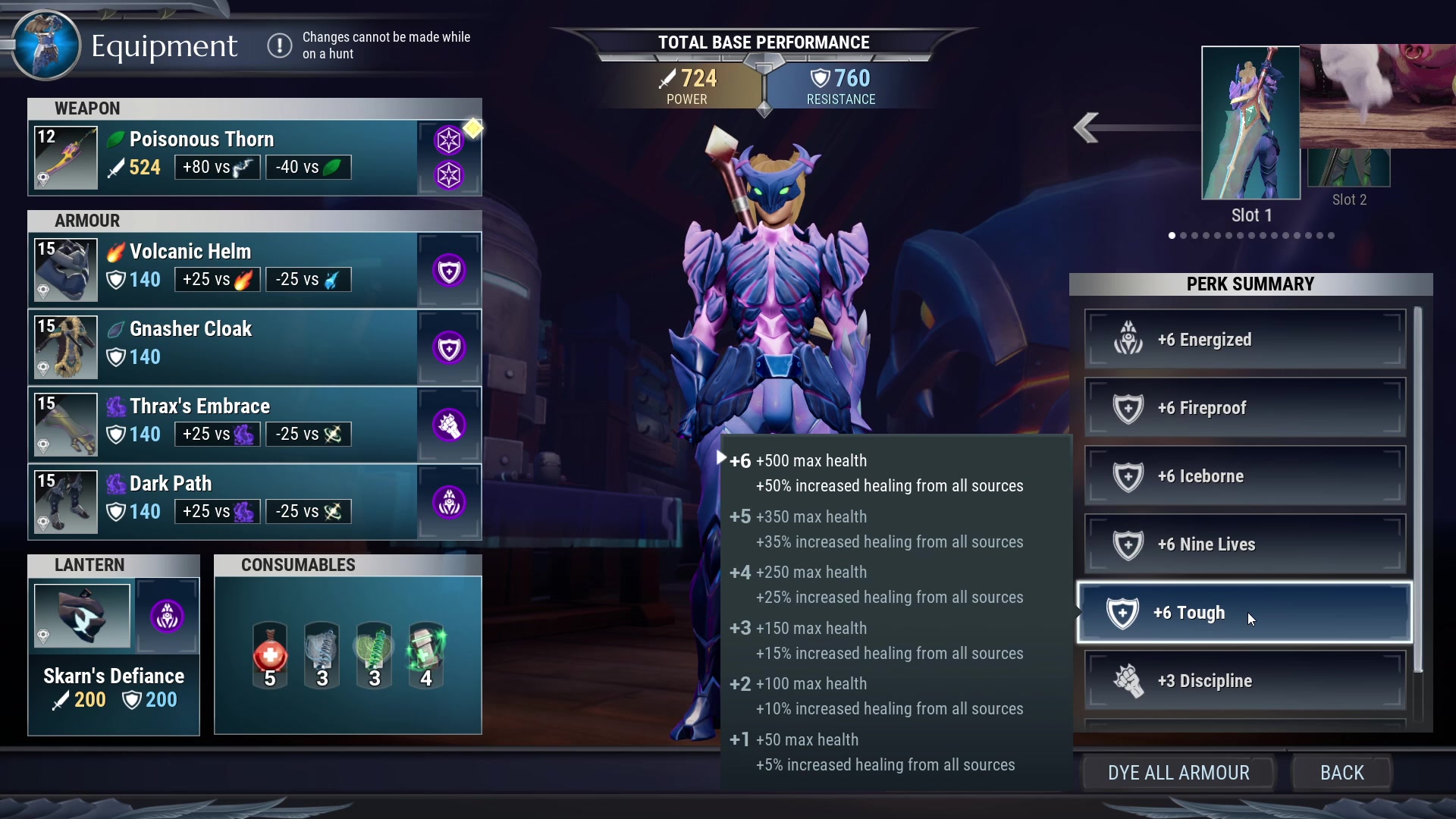Select the Slot 1 loadout thumbnail
Image resolution: width=1456 pixels, height=819 pixels.
point(1250,123)
